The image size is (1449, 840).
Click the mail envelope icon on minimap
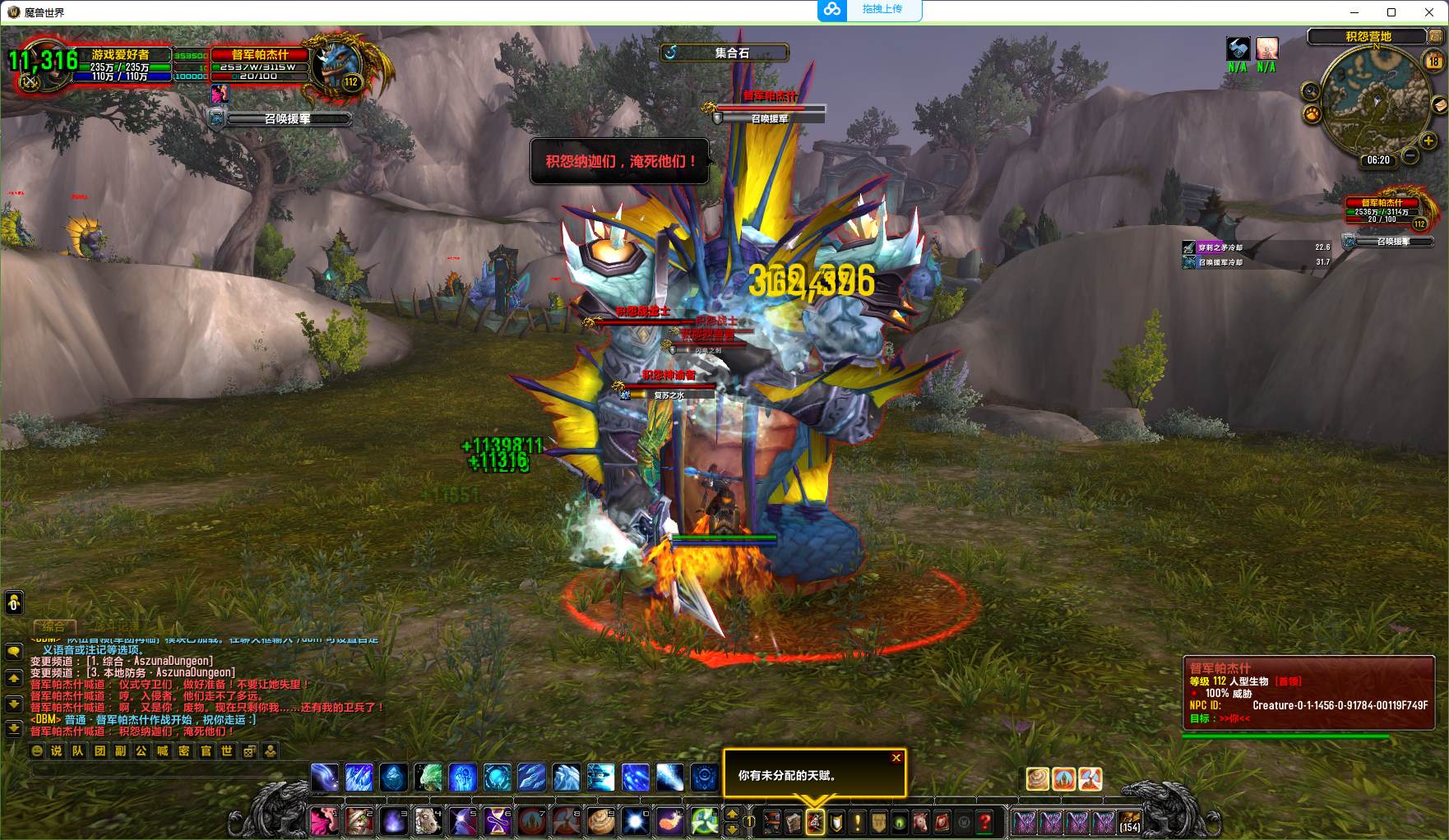click(x=1439, y=104)
